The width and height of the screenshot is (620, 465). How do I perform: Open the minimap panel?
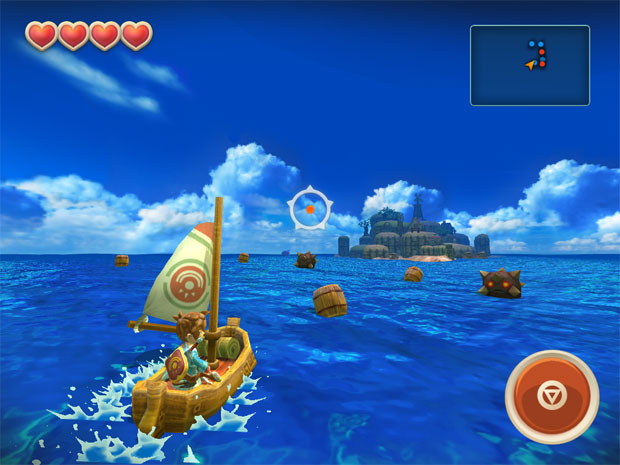529,65
